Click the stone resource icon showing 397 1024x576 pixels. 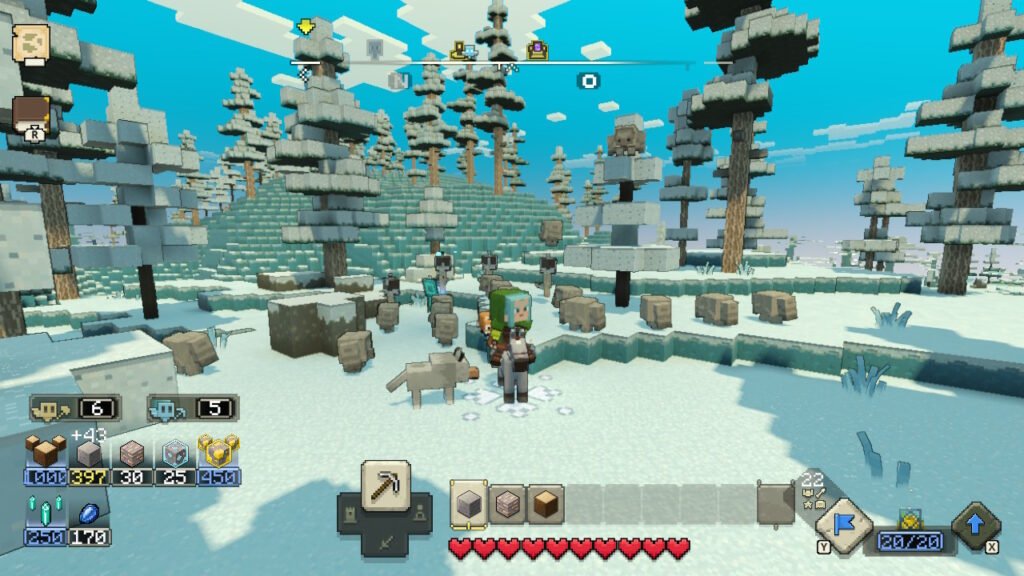tap(89, 454)
